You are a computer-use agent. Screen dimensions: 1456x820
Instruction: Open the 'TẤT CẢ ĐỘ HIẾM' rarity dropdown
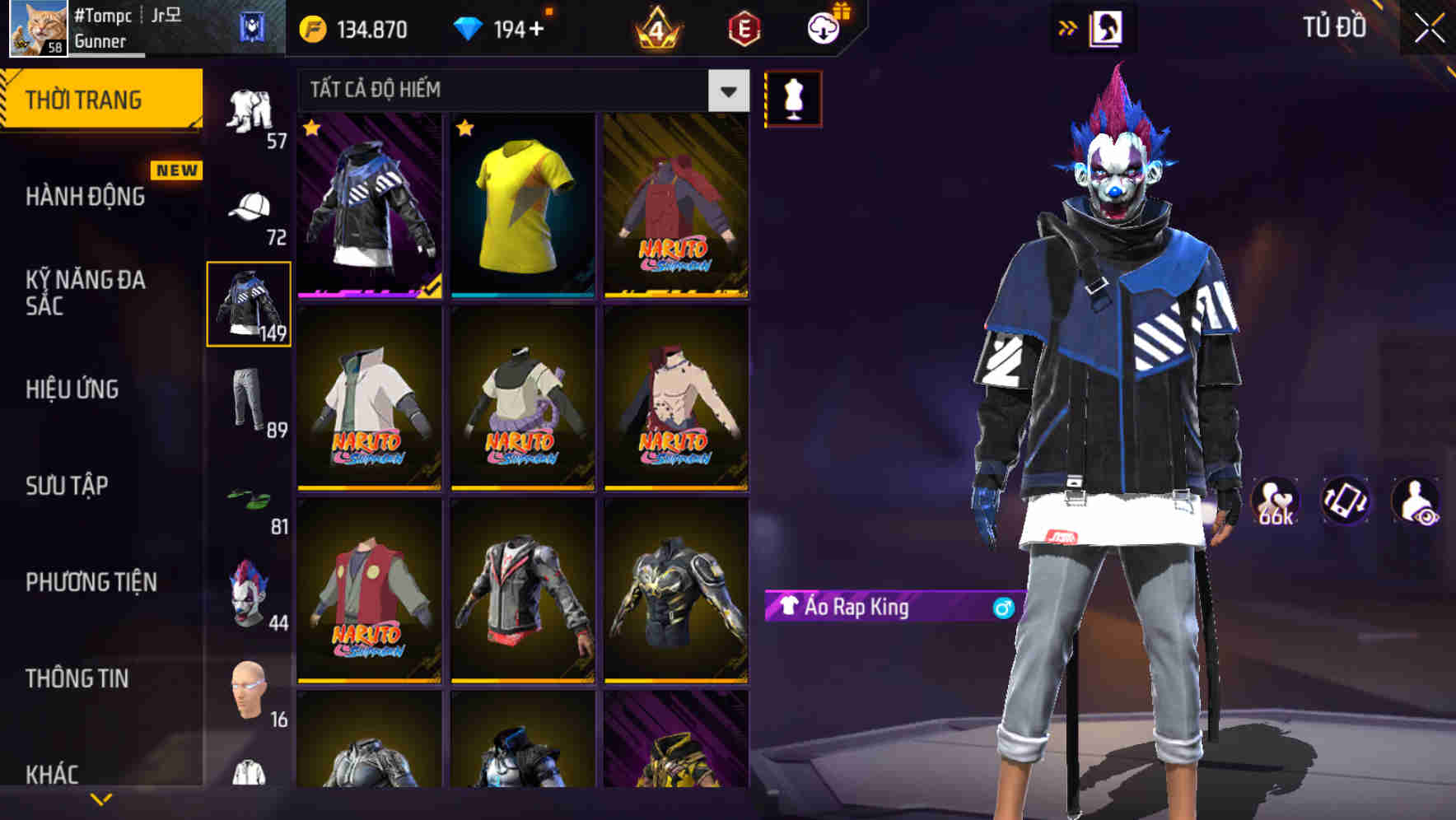[511, 91]
